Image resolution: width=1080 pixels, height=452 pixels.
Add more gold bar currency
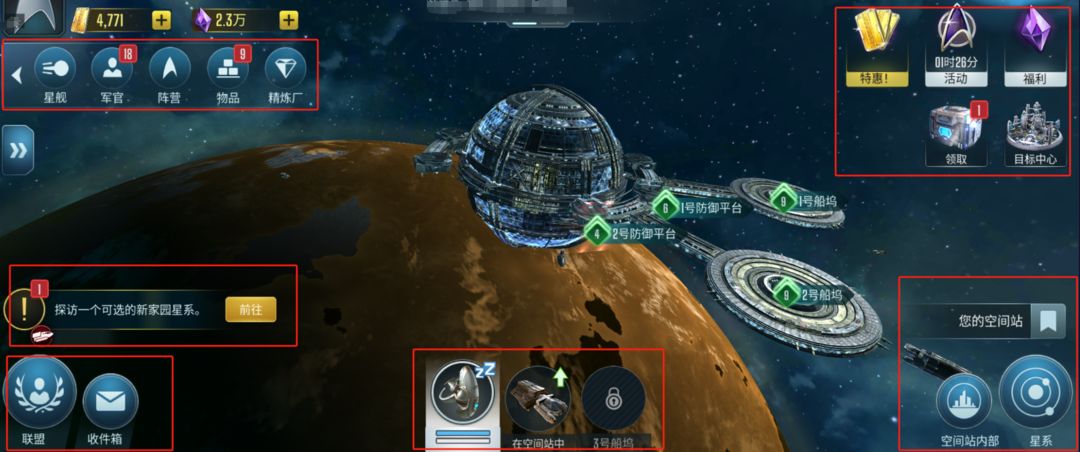[x=161, y=19]
